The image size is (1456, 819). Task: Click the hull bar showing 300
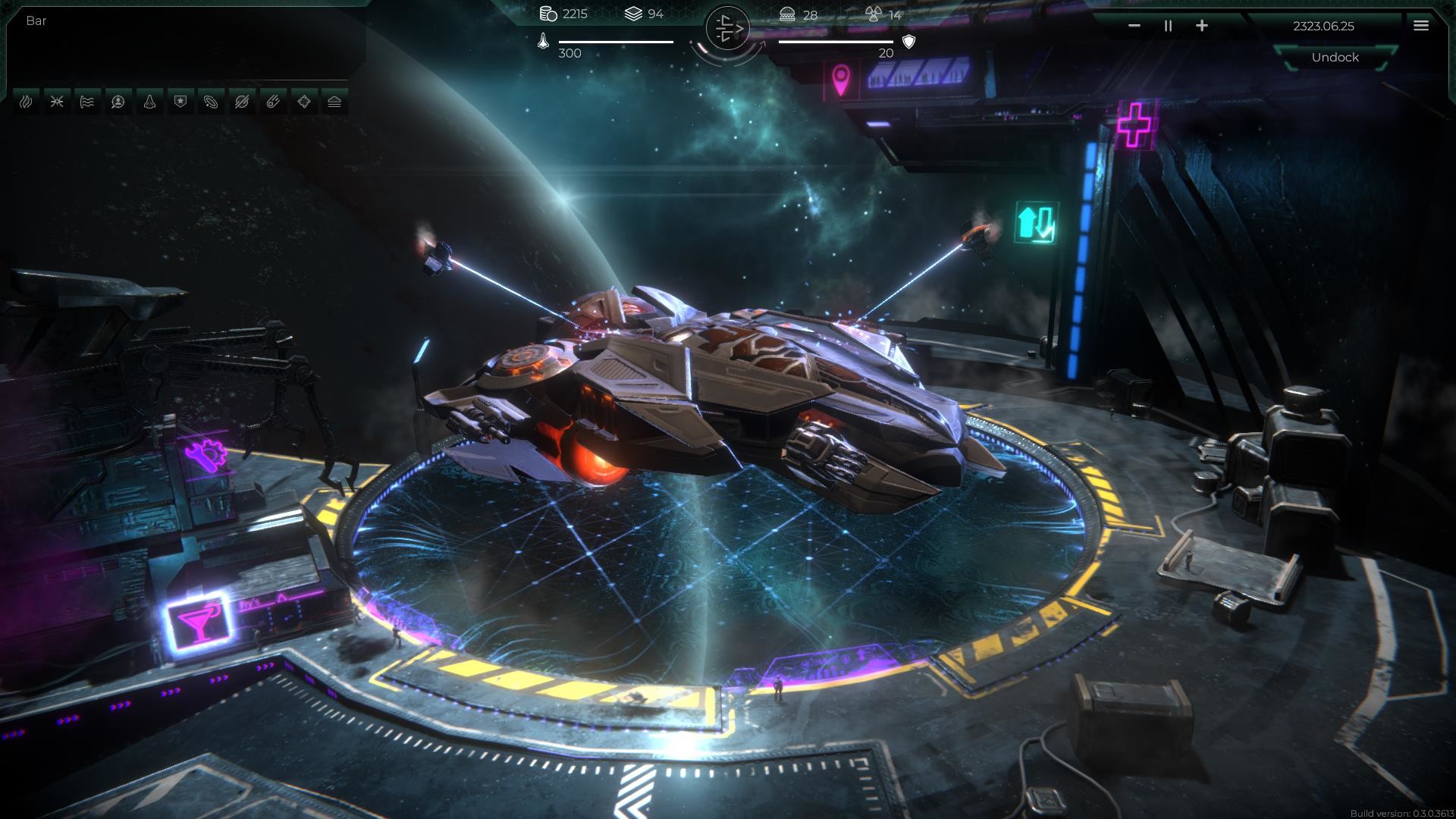tap(614, 40)
